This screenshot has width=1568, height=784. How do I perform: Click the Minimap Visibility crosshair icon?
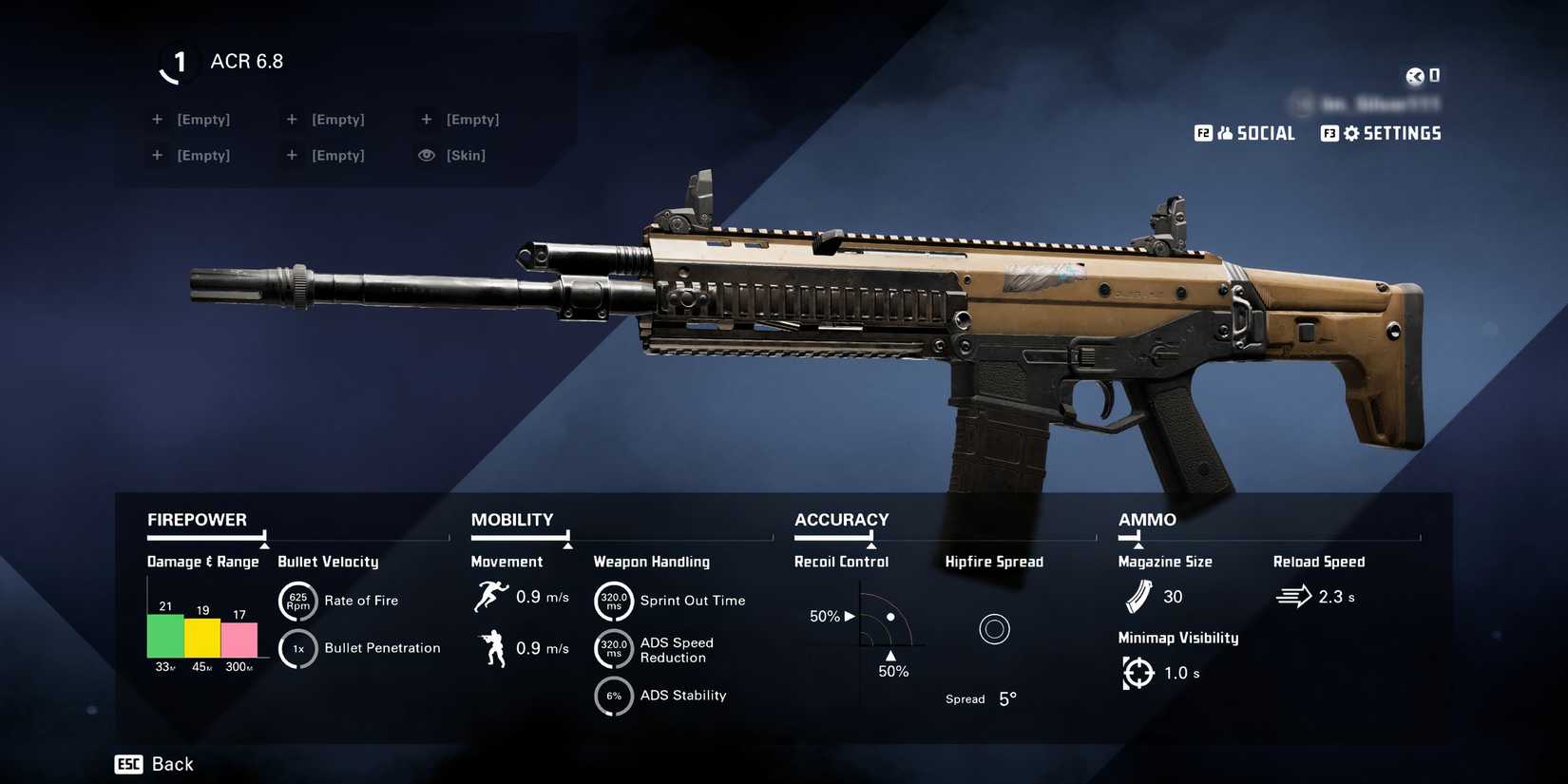click(1138, 672)
